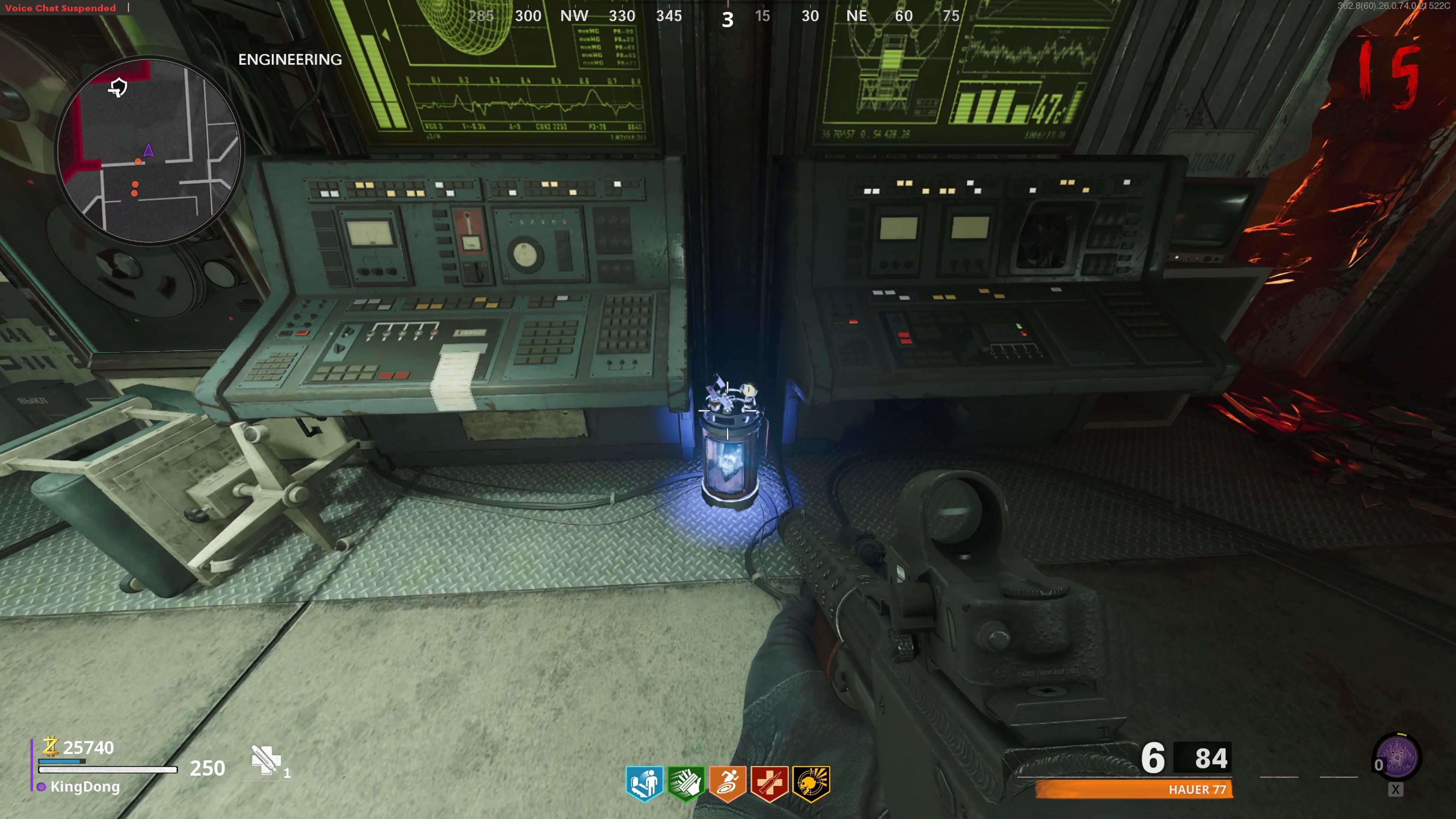Use the Stim Shot equipment icon

pos(265,759)
